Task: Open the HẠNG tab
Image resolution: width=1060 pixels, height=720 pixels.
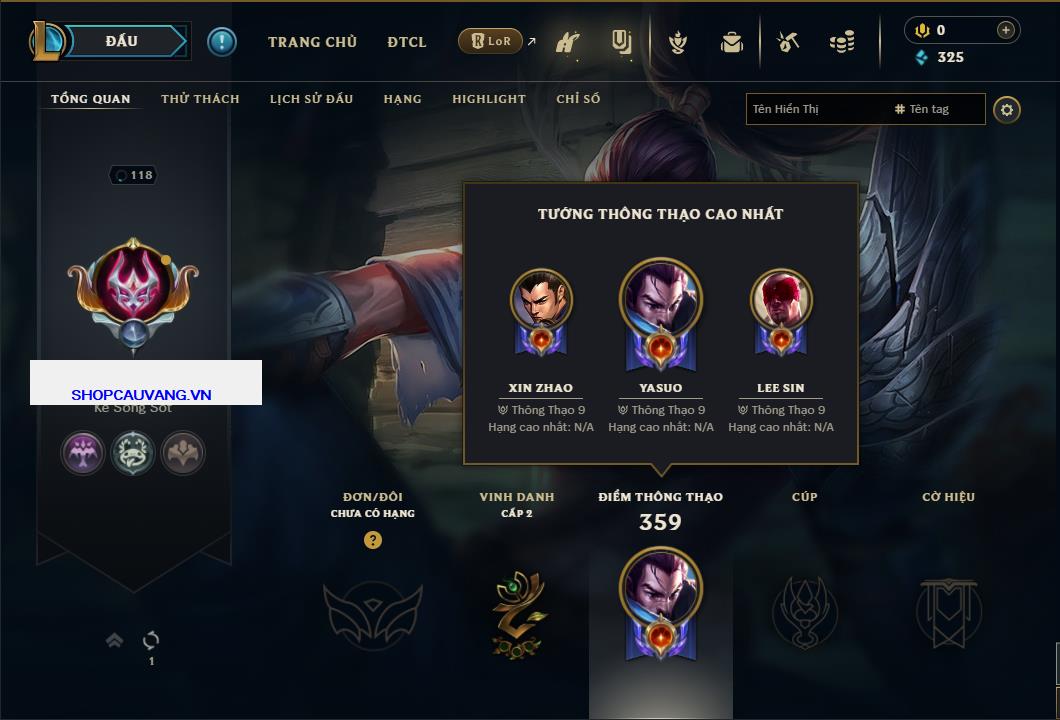Action: pyautogui.click(x=402, y=99)
